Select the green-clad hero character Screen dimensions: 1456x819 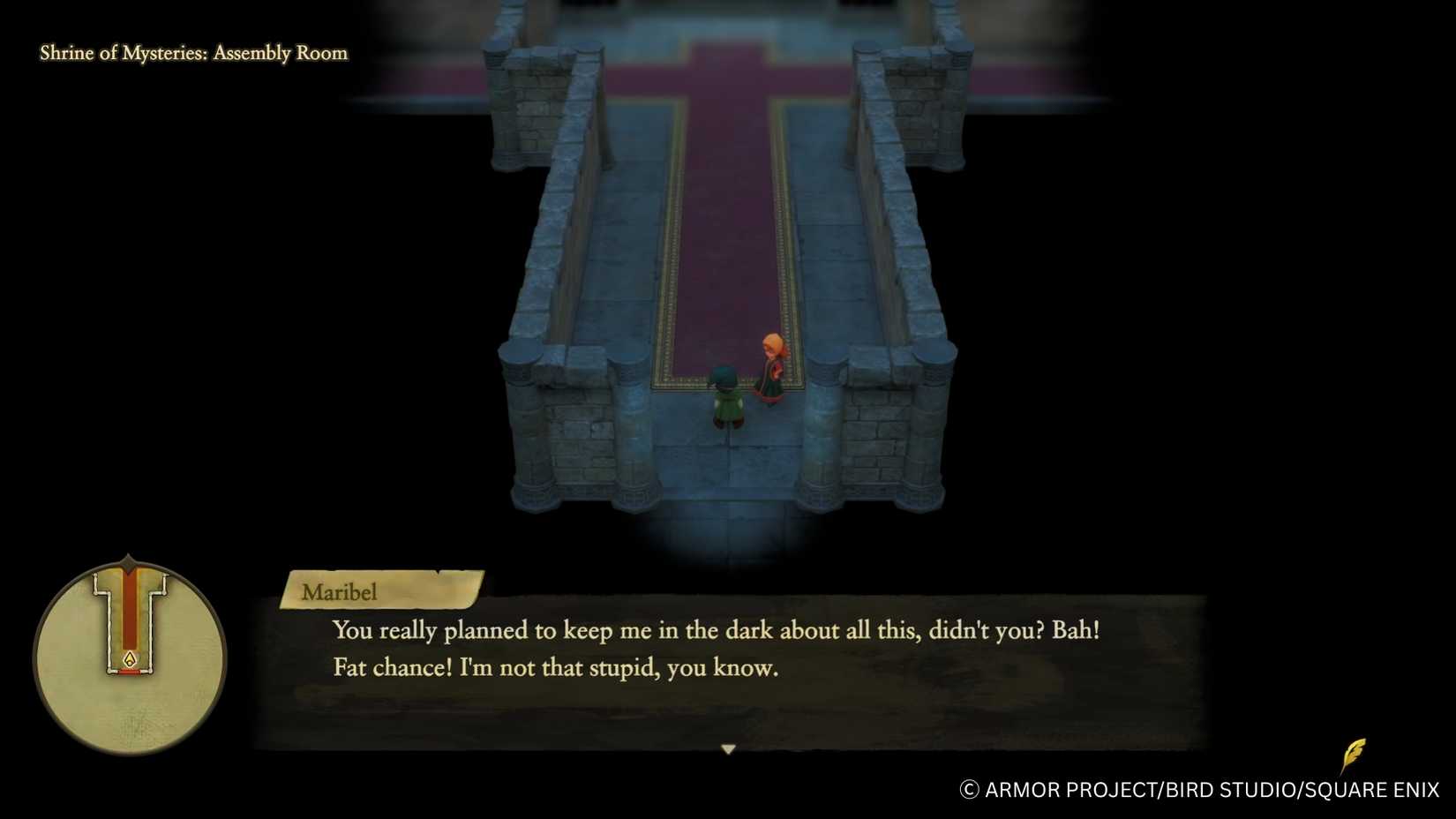pyautogui.click(x=727, y=402)
